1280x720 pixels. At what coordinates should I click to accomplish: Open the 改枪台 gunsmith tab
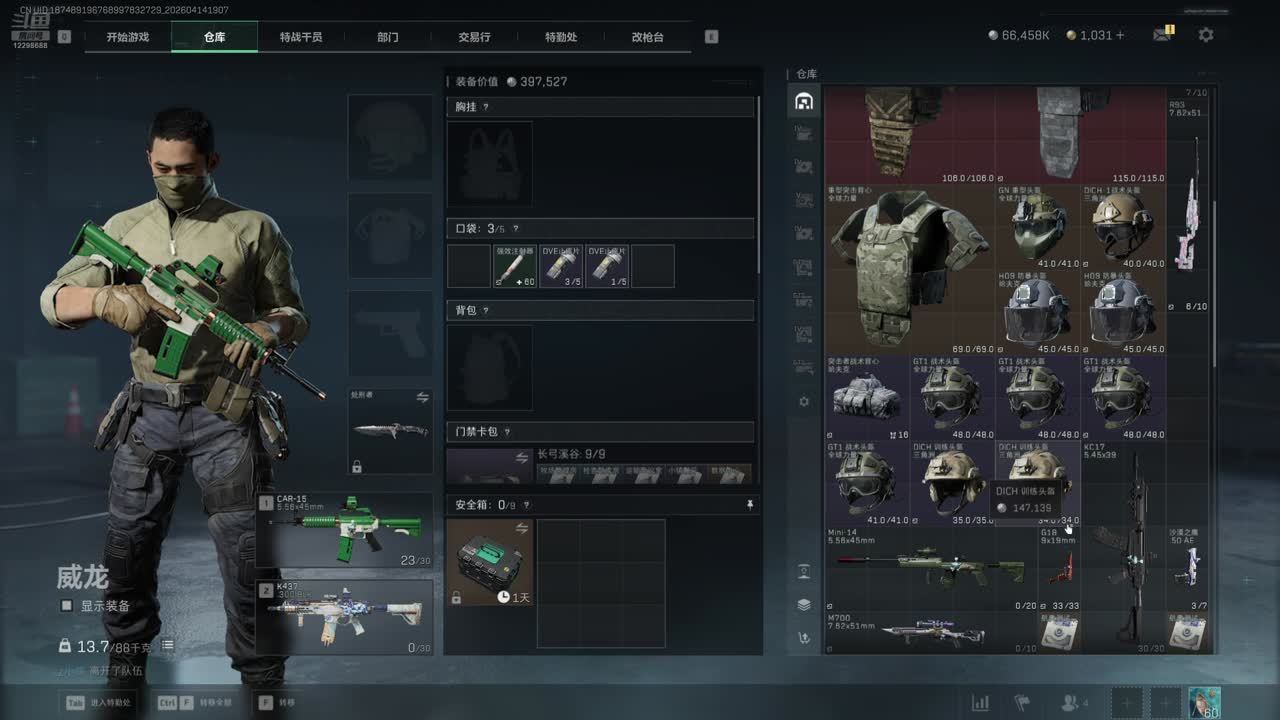[x=647, y=37]
